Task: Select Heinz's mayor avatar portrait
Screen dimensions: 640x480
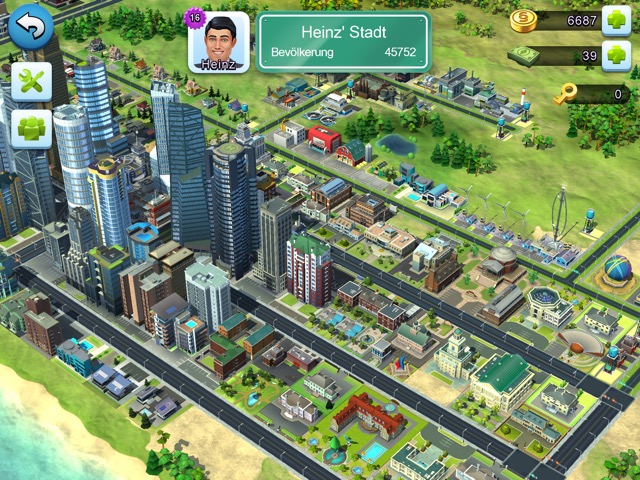Action: [218, 42]
